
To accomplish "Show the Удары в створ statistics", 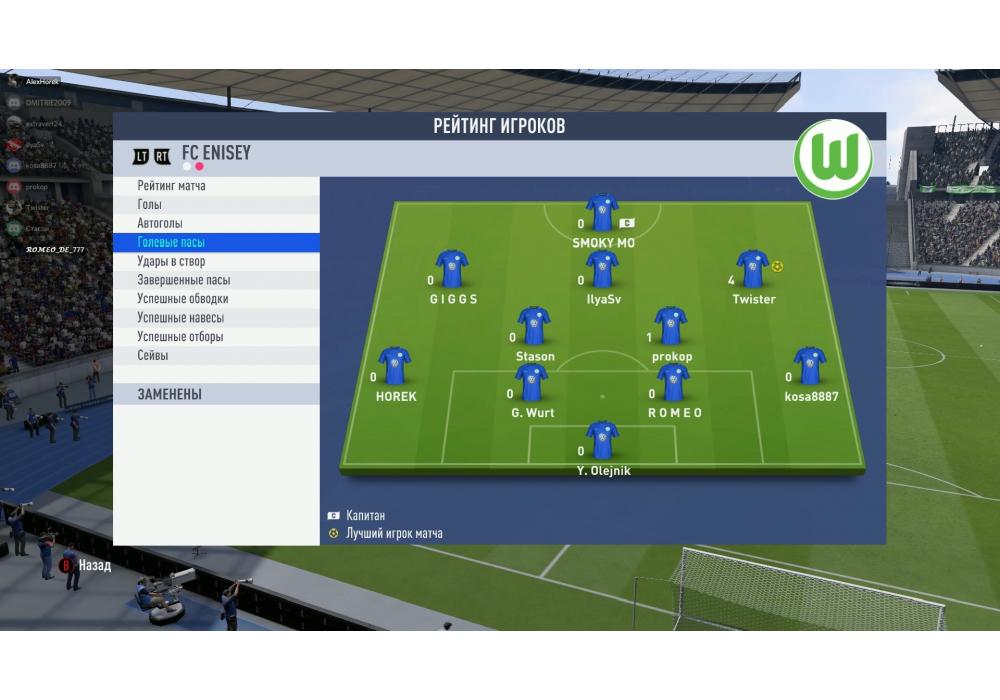I will pyautogui.click(x=171, y=262).
